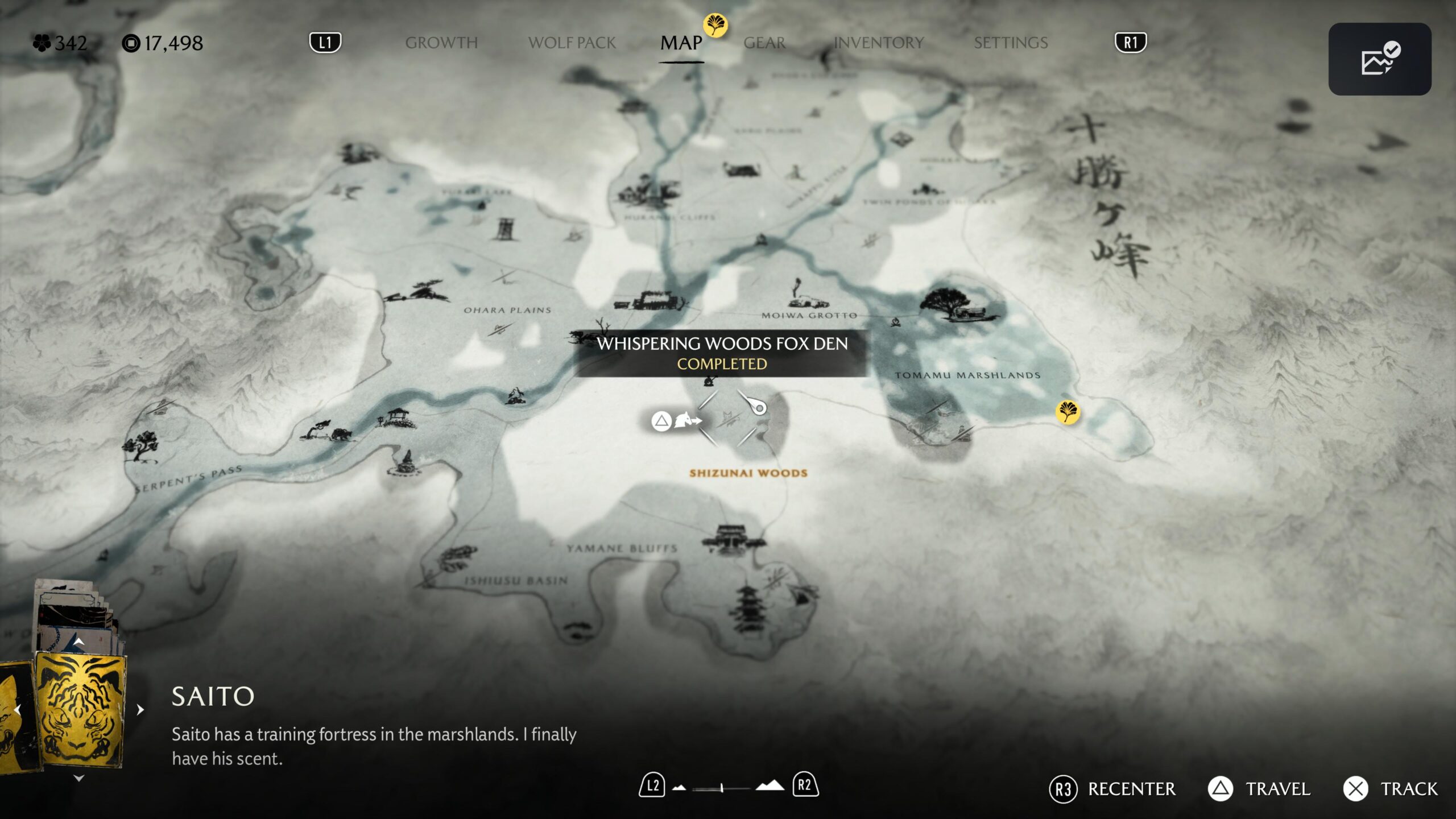Open the Wolf Pack tab
The height and width of the screenshot is (819, 1456).
pyautogui.click(x=572, y=43)
